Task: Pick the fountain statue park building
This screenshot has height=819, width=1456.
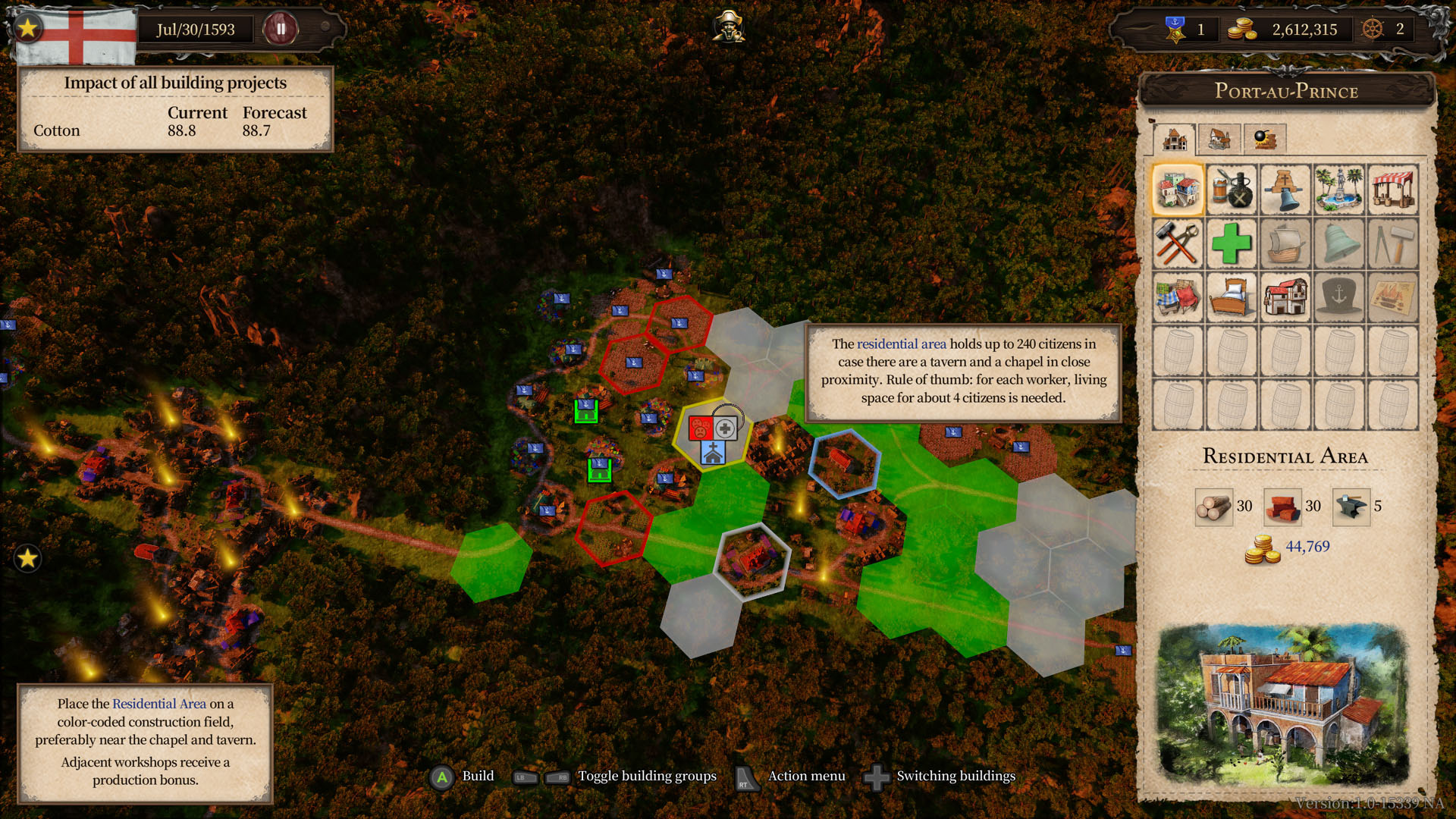Action: pos(1339,190)
